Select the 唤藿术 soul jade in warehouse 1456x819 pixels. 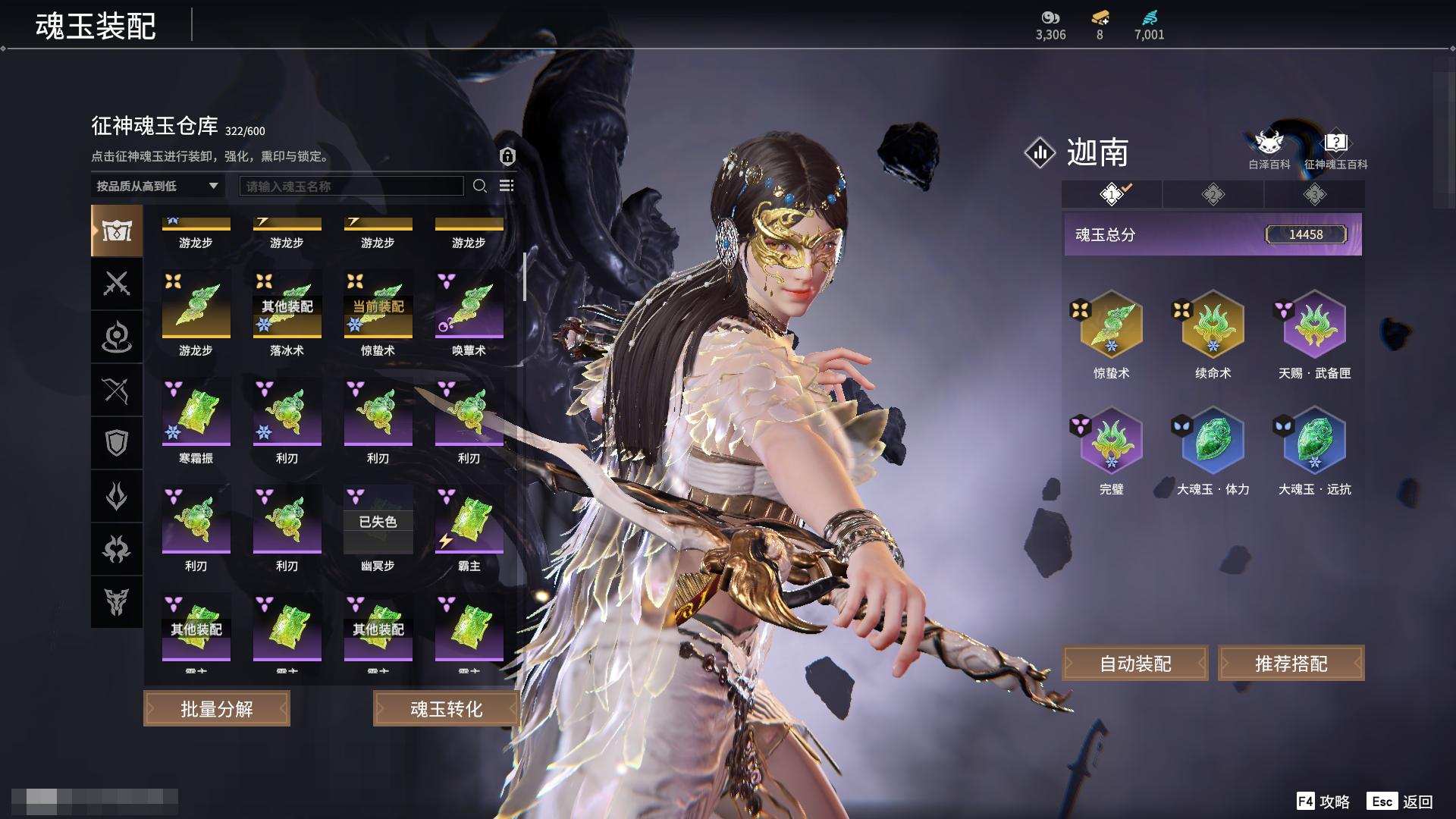point(469,306)
